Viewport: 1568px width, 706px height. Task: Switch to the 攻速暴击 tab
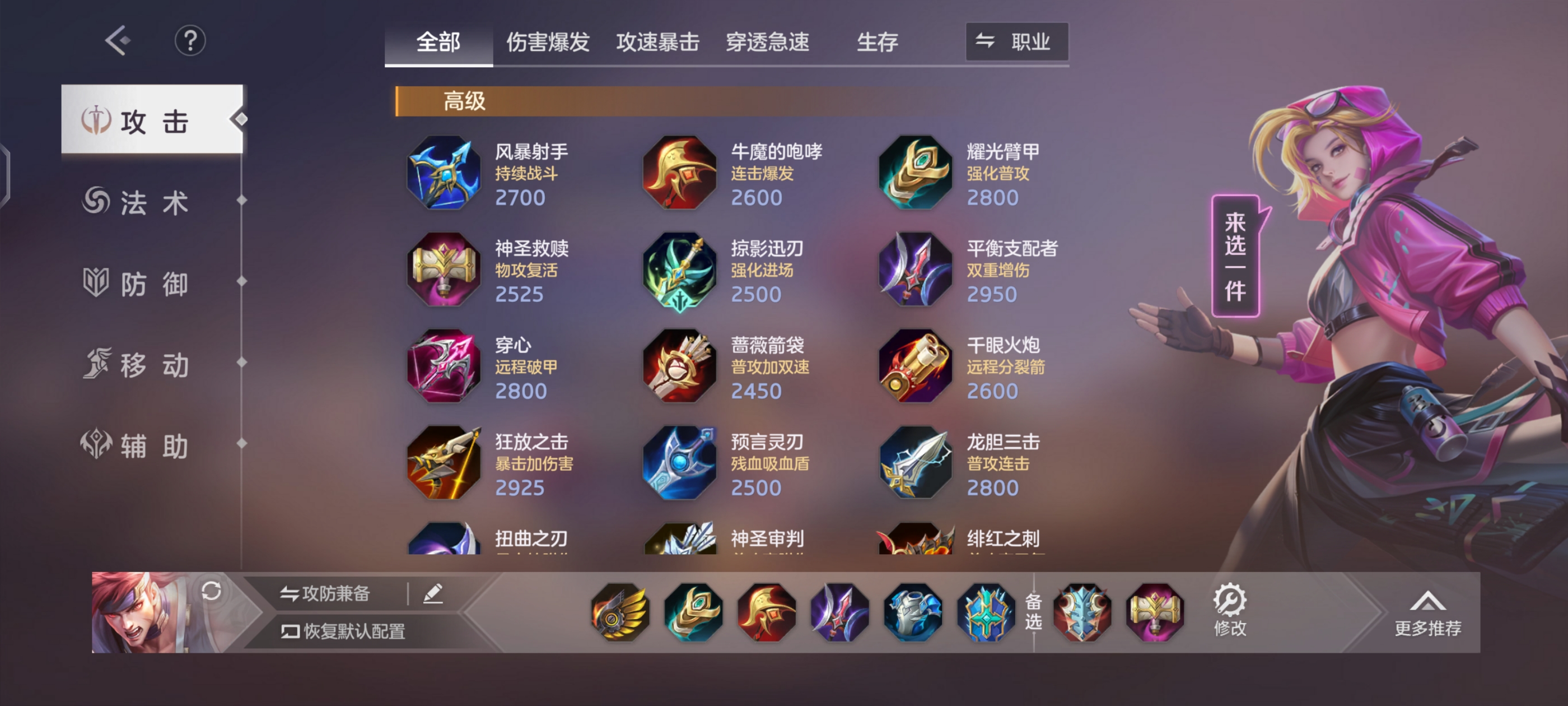coord(658,41)
